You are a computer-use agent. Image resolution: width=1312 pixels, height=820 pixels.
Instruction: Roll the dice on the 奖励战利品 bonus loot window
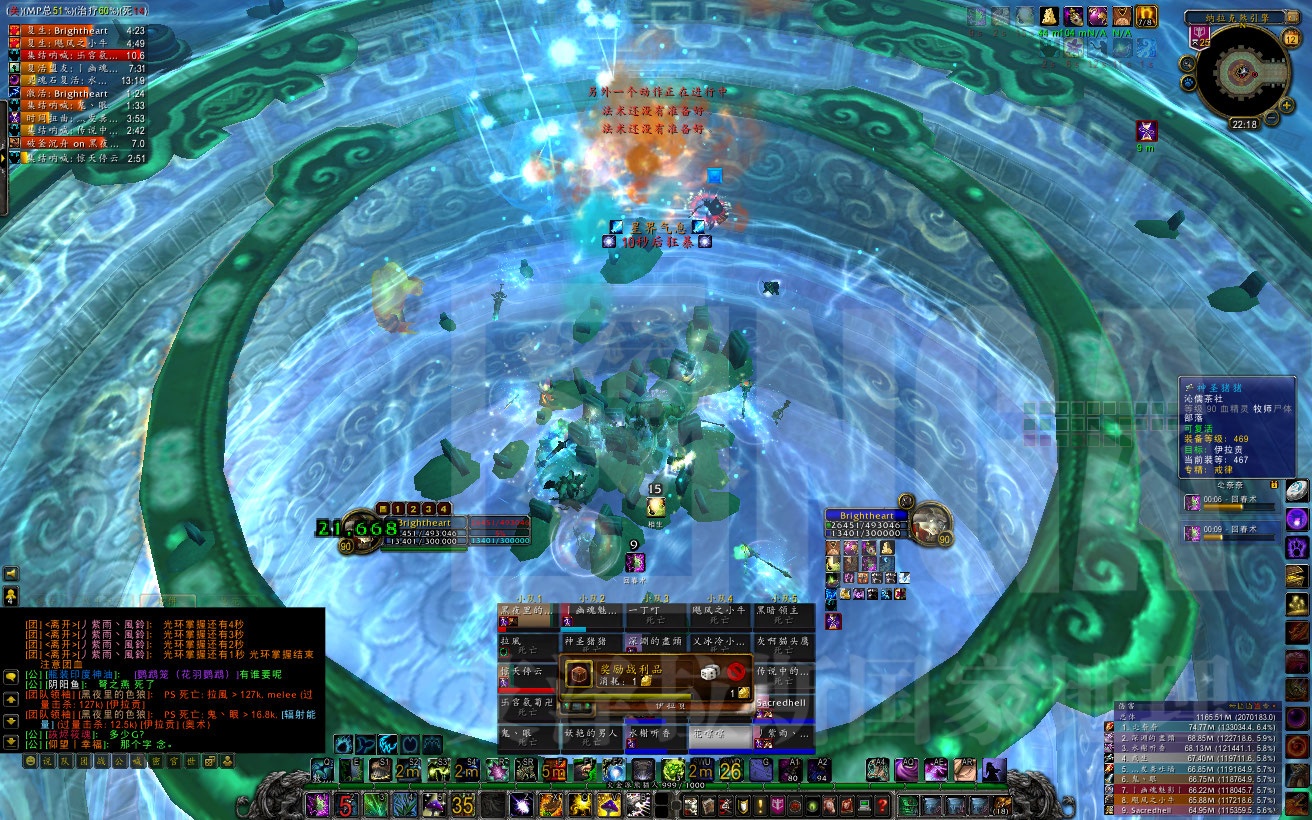[710, 672]
